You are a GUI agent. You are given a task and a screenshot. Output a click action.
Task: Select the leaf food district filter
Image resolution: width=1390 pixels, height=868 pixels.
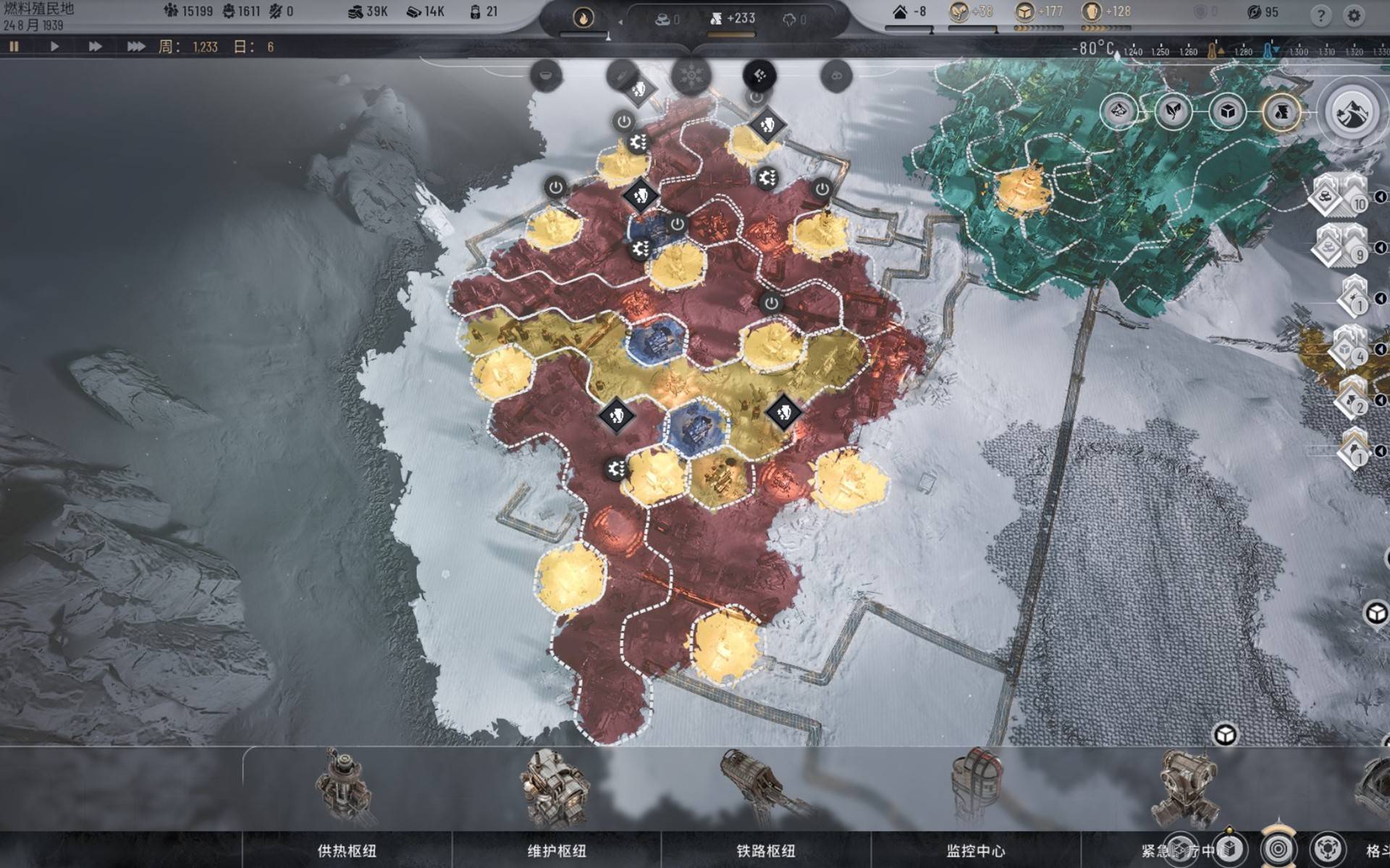tap(1173, 111)
